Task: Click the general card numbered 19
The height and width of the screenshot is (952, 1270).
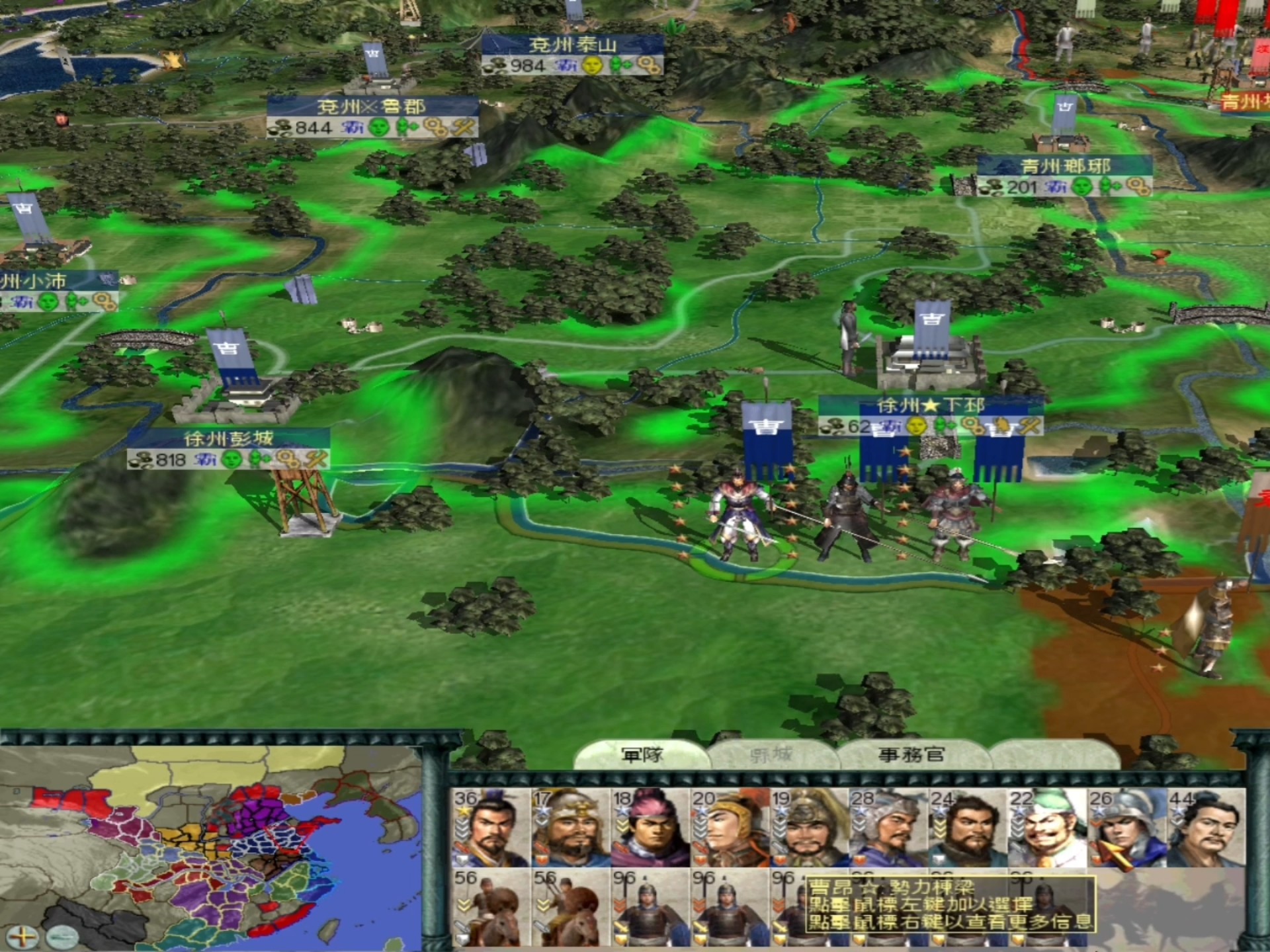Action: pos(808,827)
